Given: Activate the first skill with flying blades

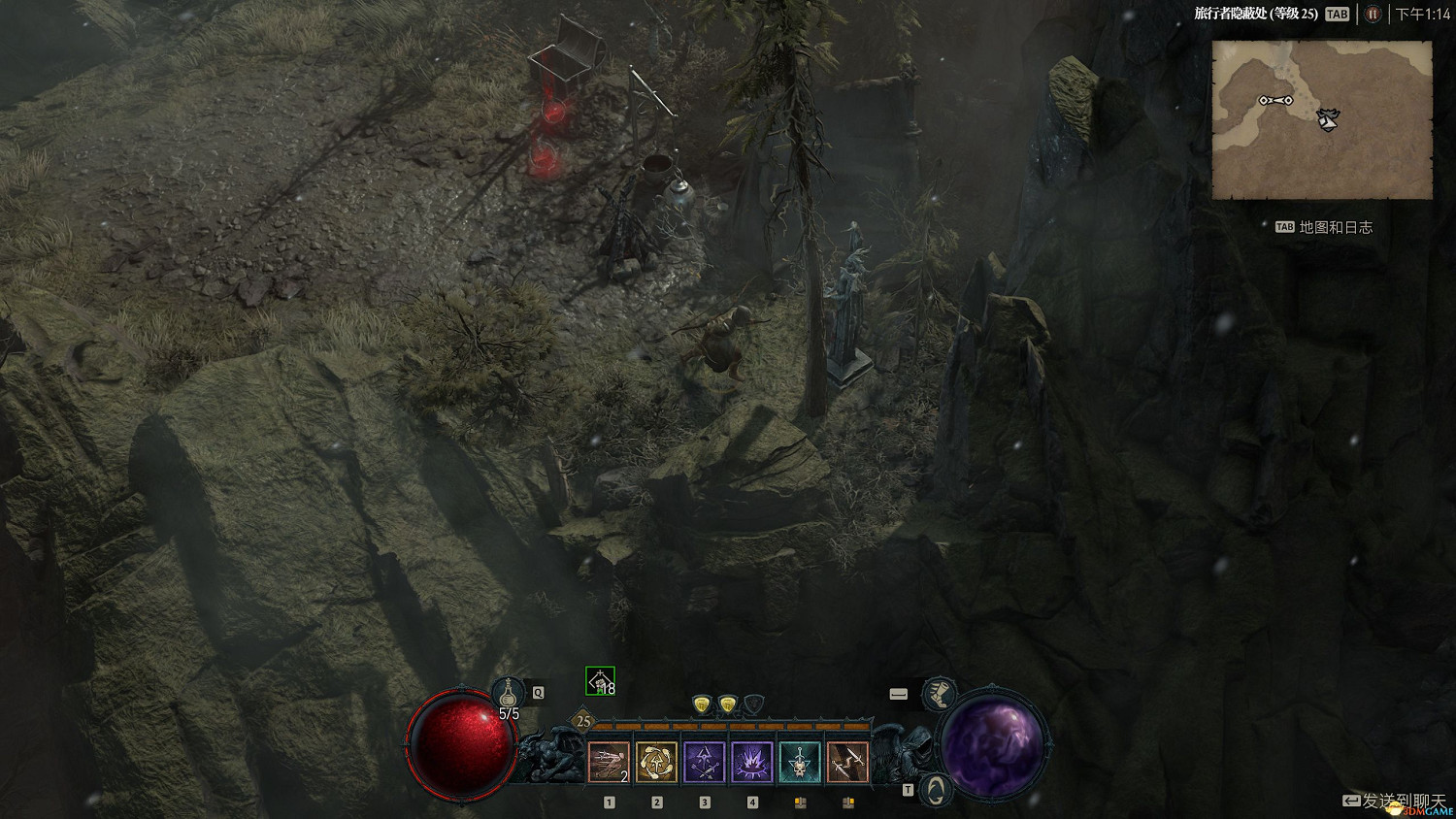Looking at the screenshot, I should coord(609,763).
